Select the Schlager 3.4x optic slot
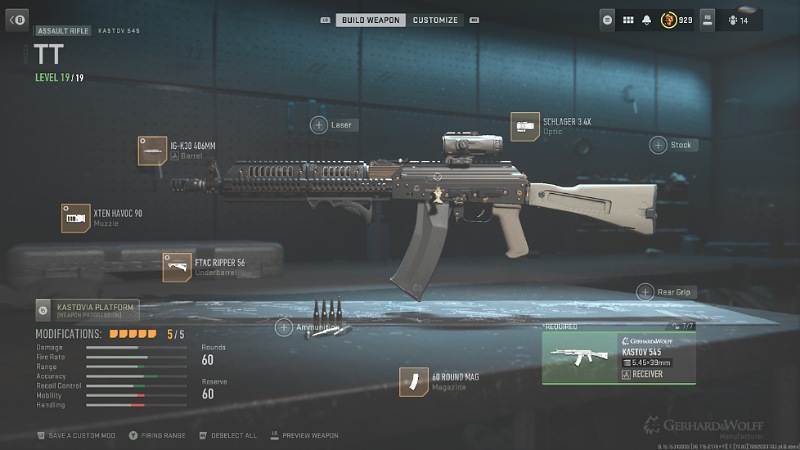This screenshot has height=450, width=800. (x=525, y=126)
